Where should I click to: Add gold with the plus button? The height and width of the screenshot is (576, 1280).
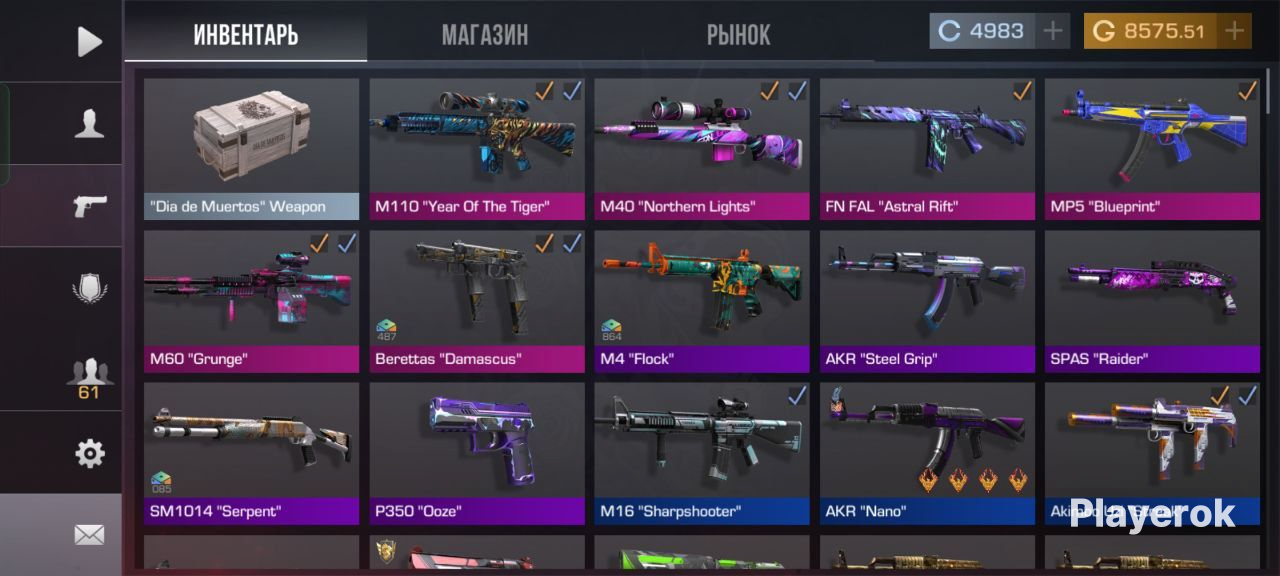tap(1235, 31)
